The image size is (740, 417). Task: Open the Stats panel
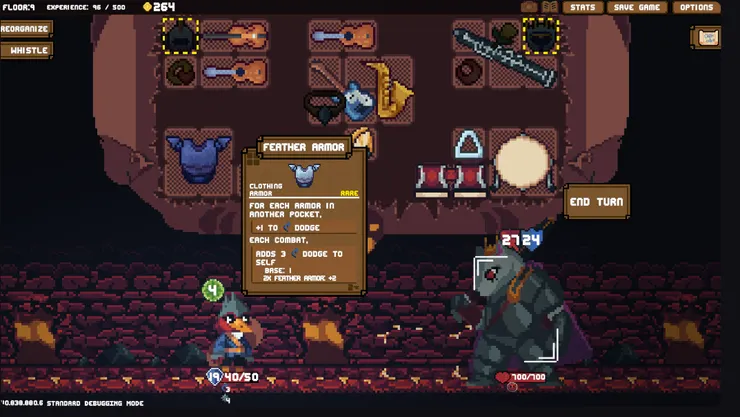(582, 7)
